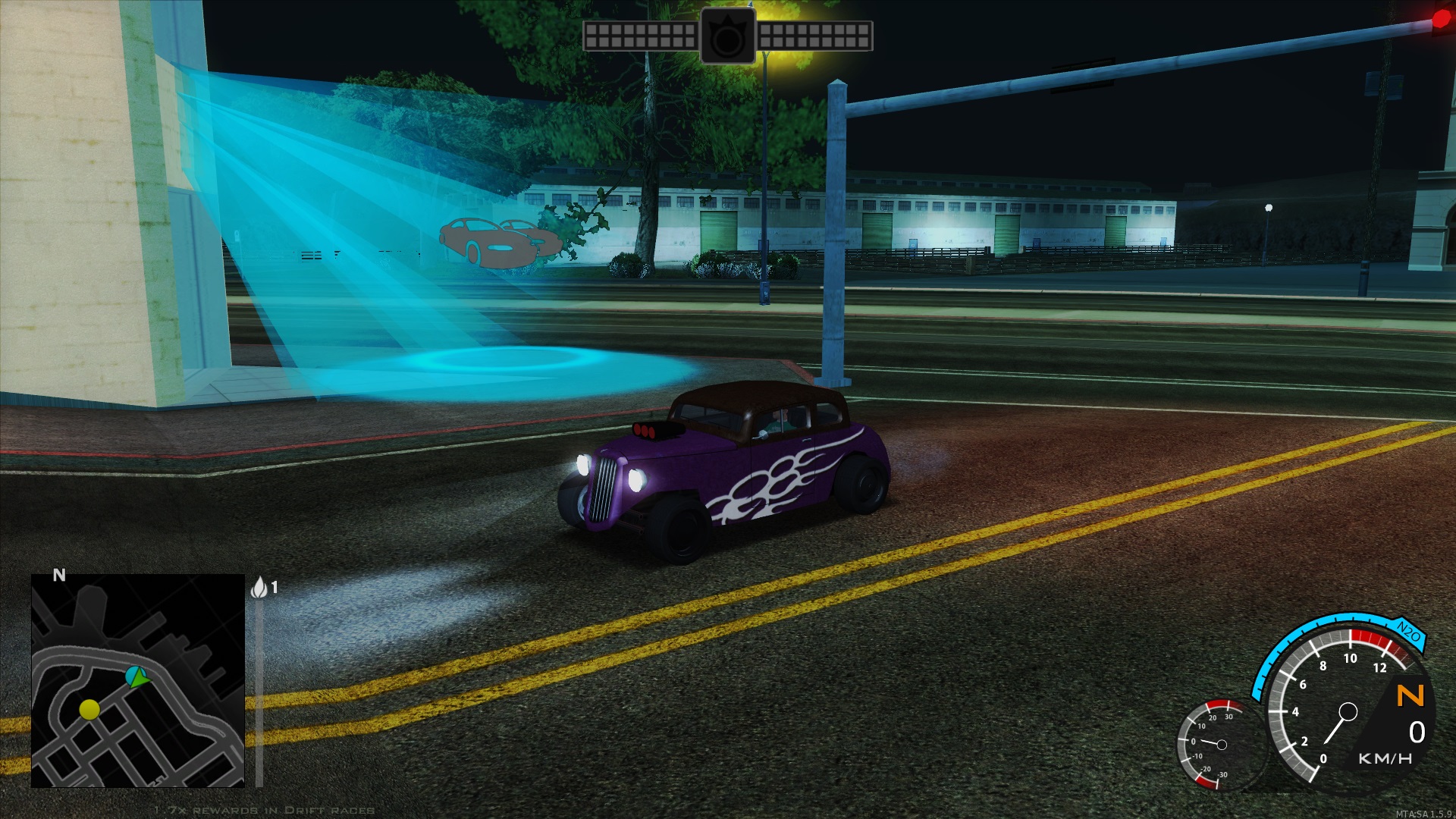
Task: Select the yellow dot marker on the minimap
Action: click(89, 710)
